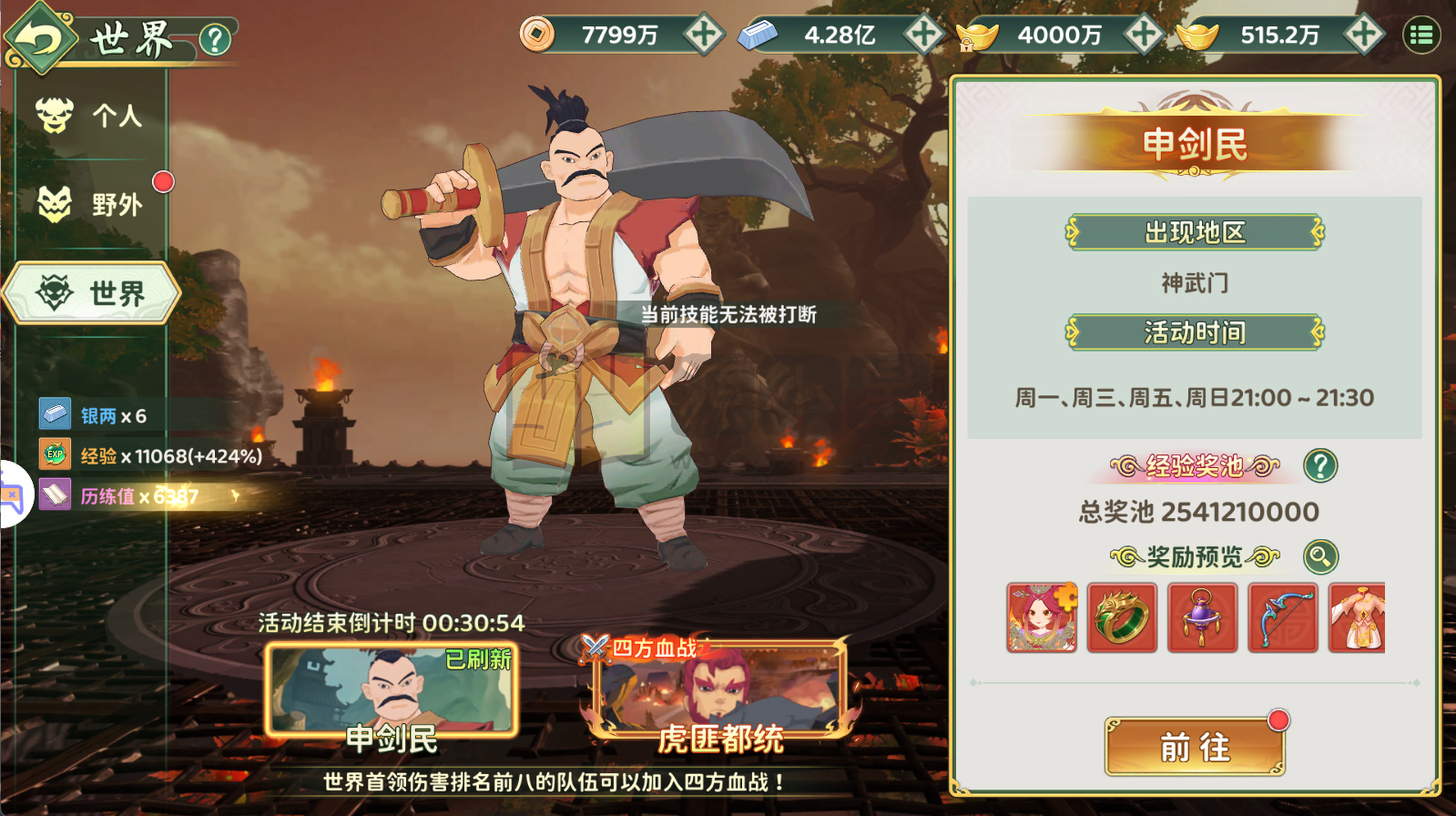This screenshot has width=1456, height=816.
Task: Tap the plus icon next to 4000万 gold
Action: click(1141, 35)
